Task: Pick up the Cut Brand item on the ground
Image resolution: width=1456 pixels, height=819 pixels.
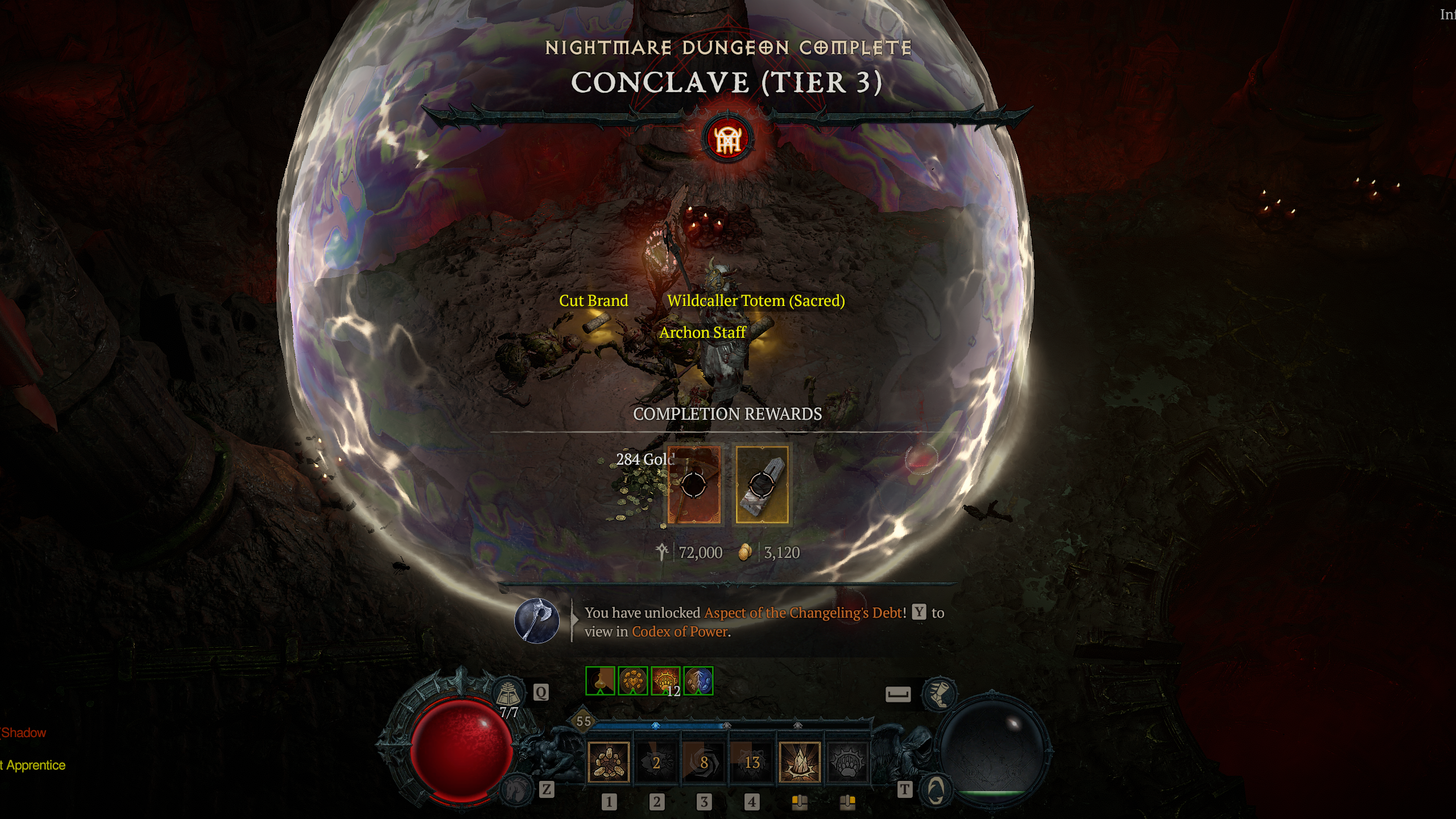Action: [x=593, y=301]
